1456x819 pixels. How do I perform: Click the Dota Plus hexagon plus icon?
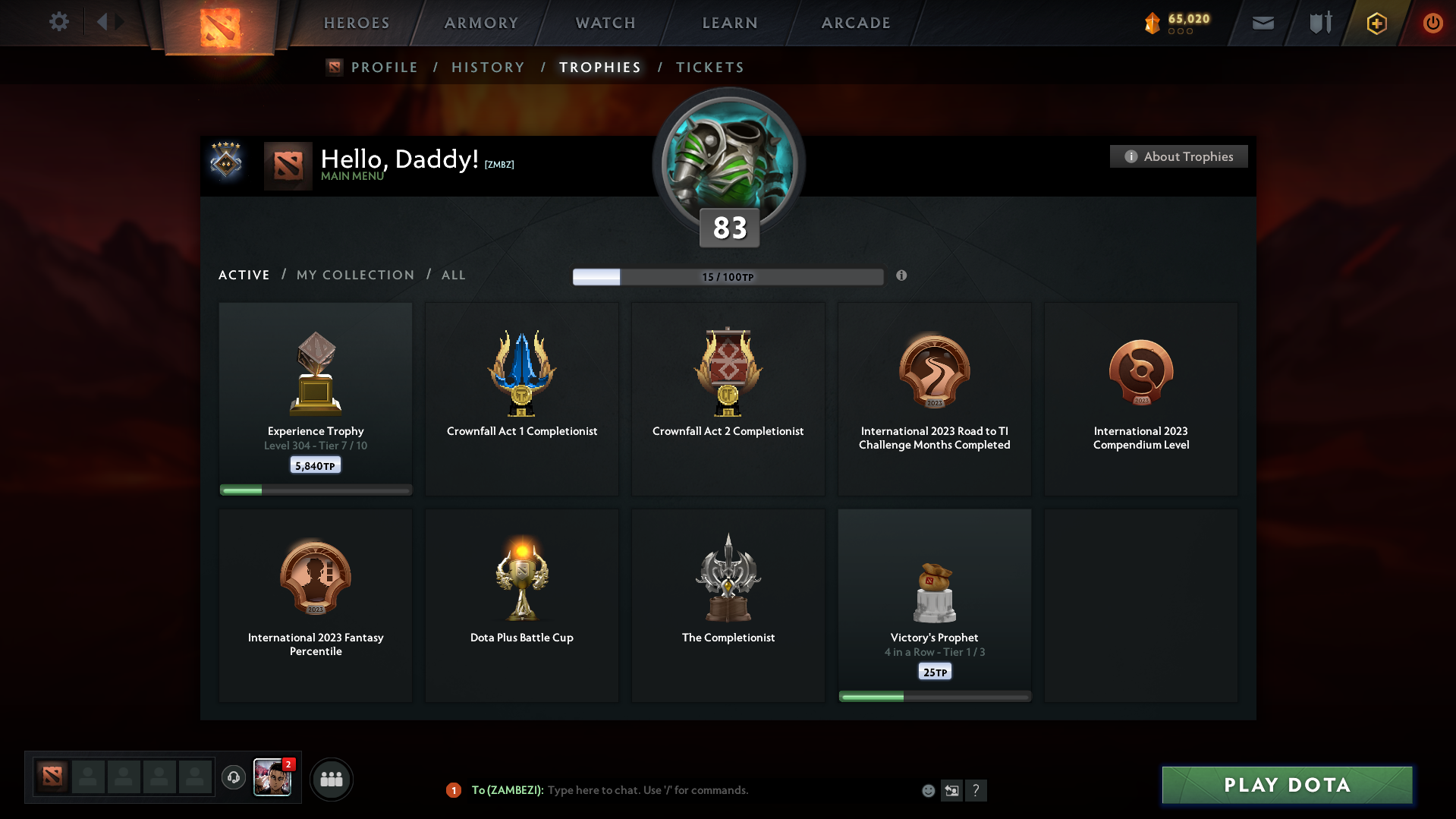pyautogui.click(x=1376, y=23)
